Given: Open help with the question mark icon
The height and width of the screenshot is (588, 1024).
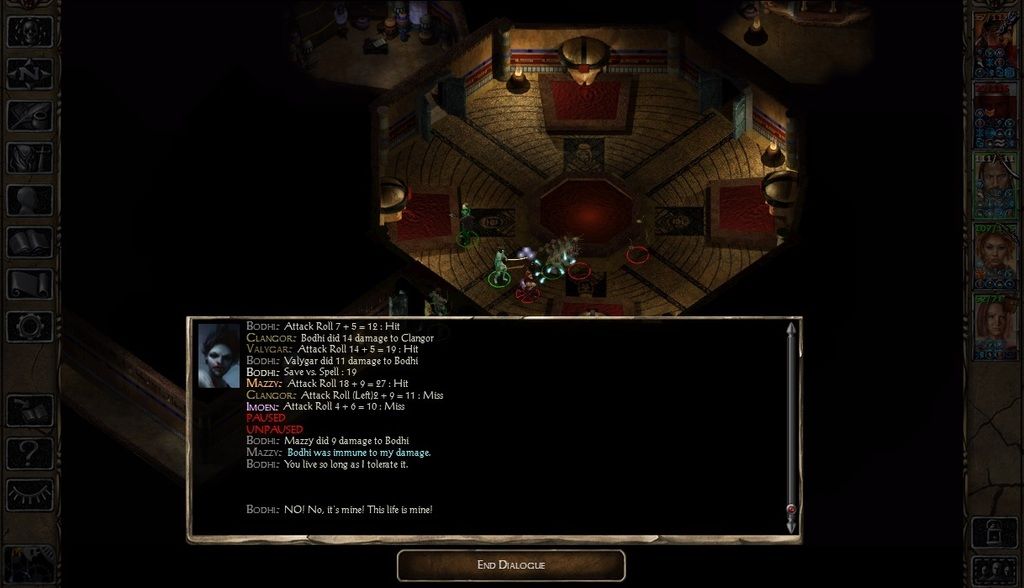Looking at the screenshot, I should click(29, 453).
